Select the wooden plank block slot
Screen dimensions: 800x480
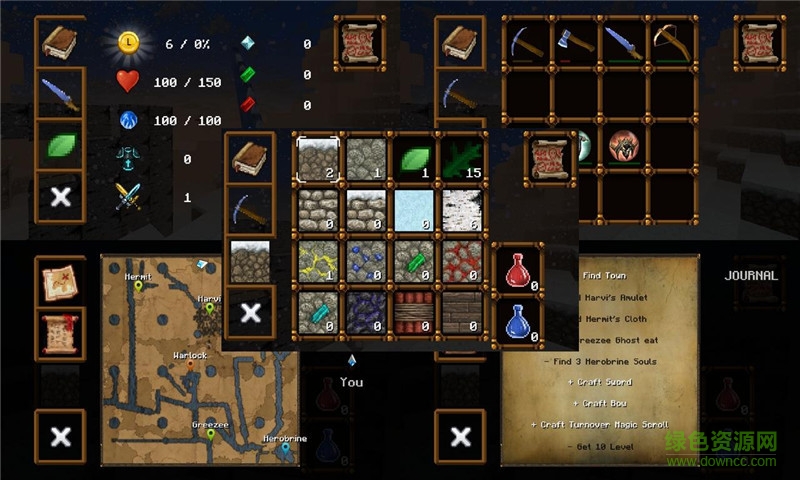pos(463,312)
